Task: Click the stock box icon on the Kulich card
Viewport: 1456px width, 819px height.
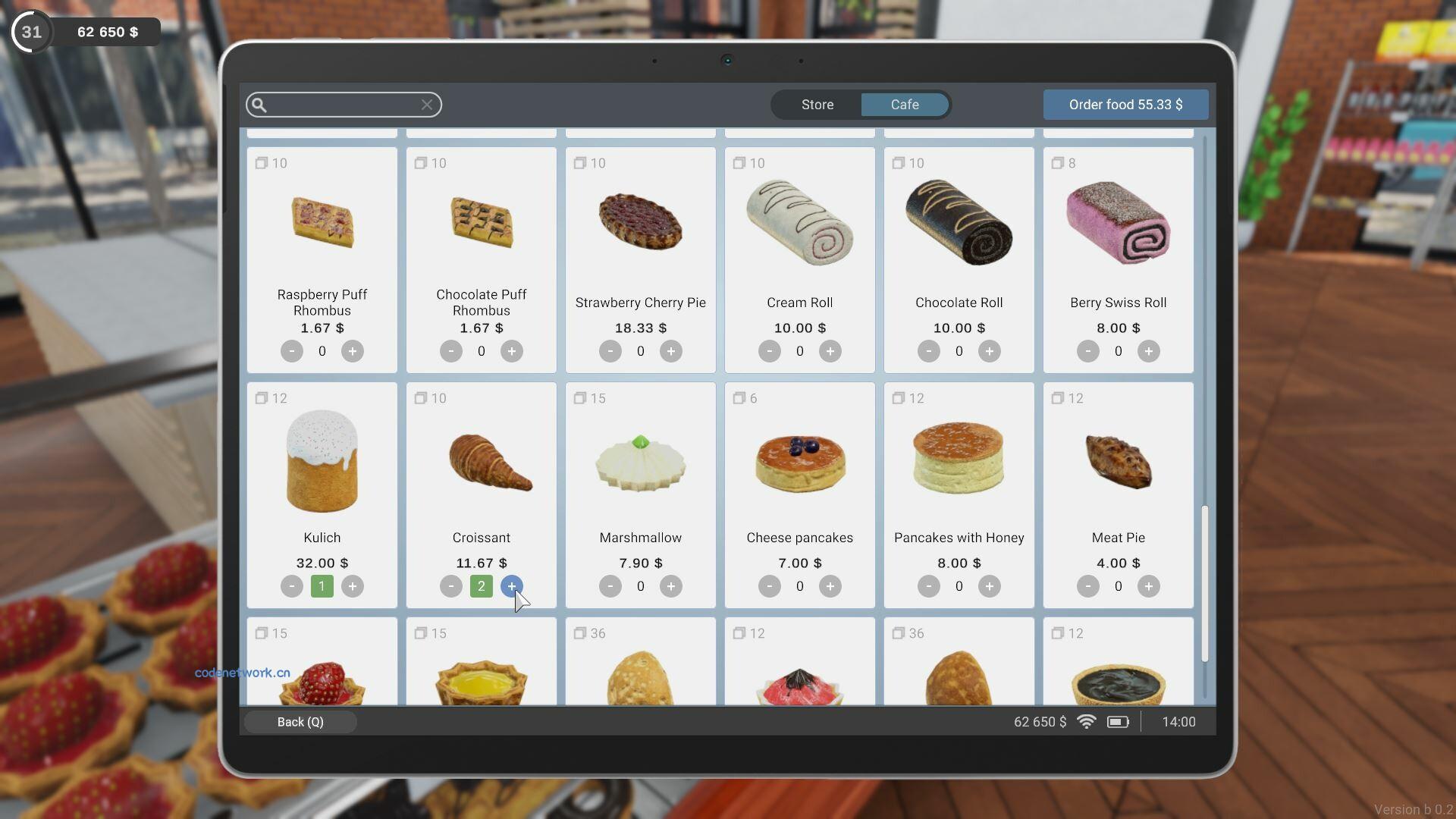Action: (261, 398)
